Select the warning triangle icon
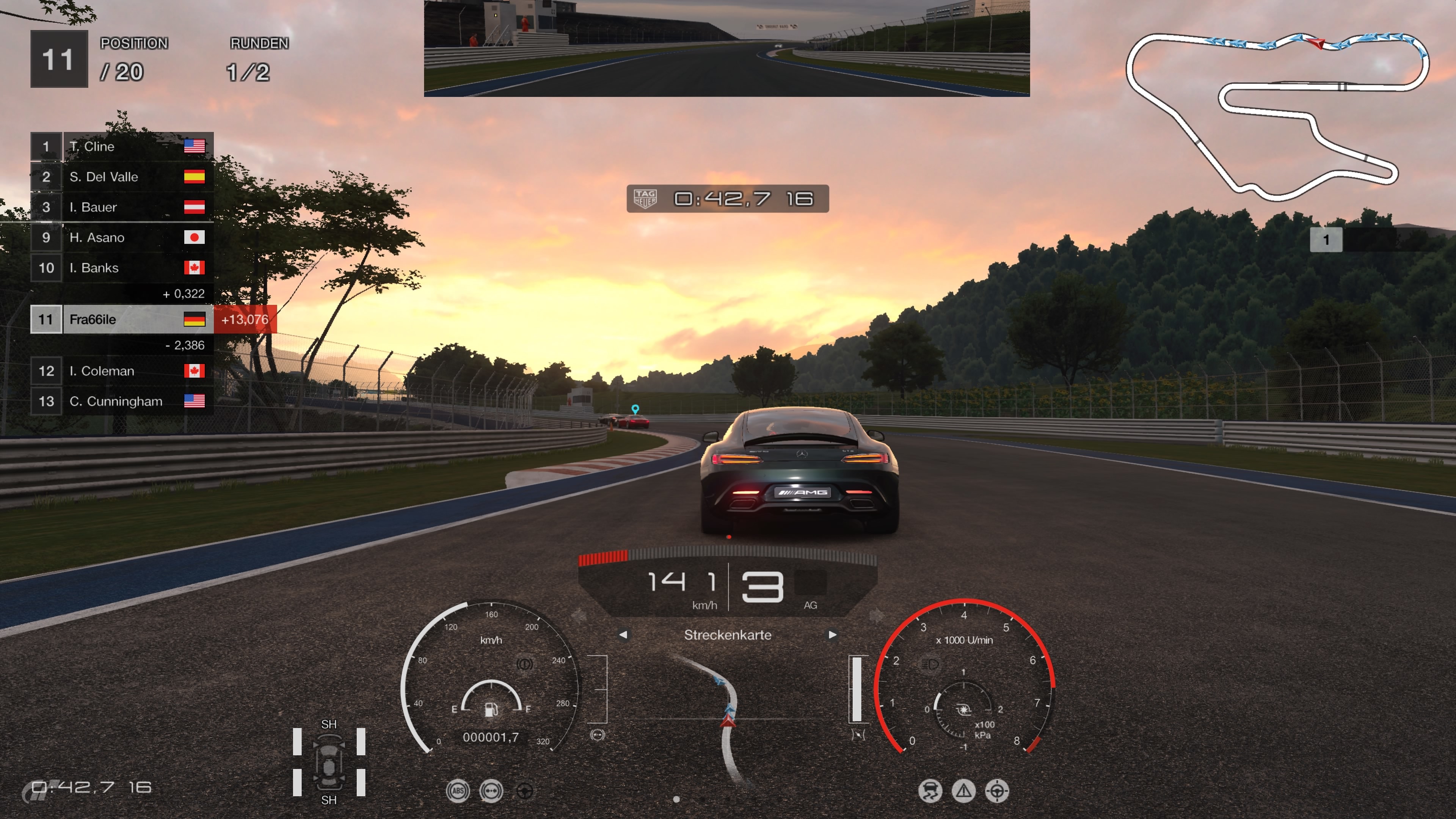This screenshot has width=1456, height=819. click(964, 791)
